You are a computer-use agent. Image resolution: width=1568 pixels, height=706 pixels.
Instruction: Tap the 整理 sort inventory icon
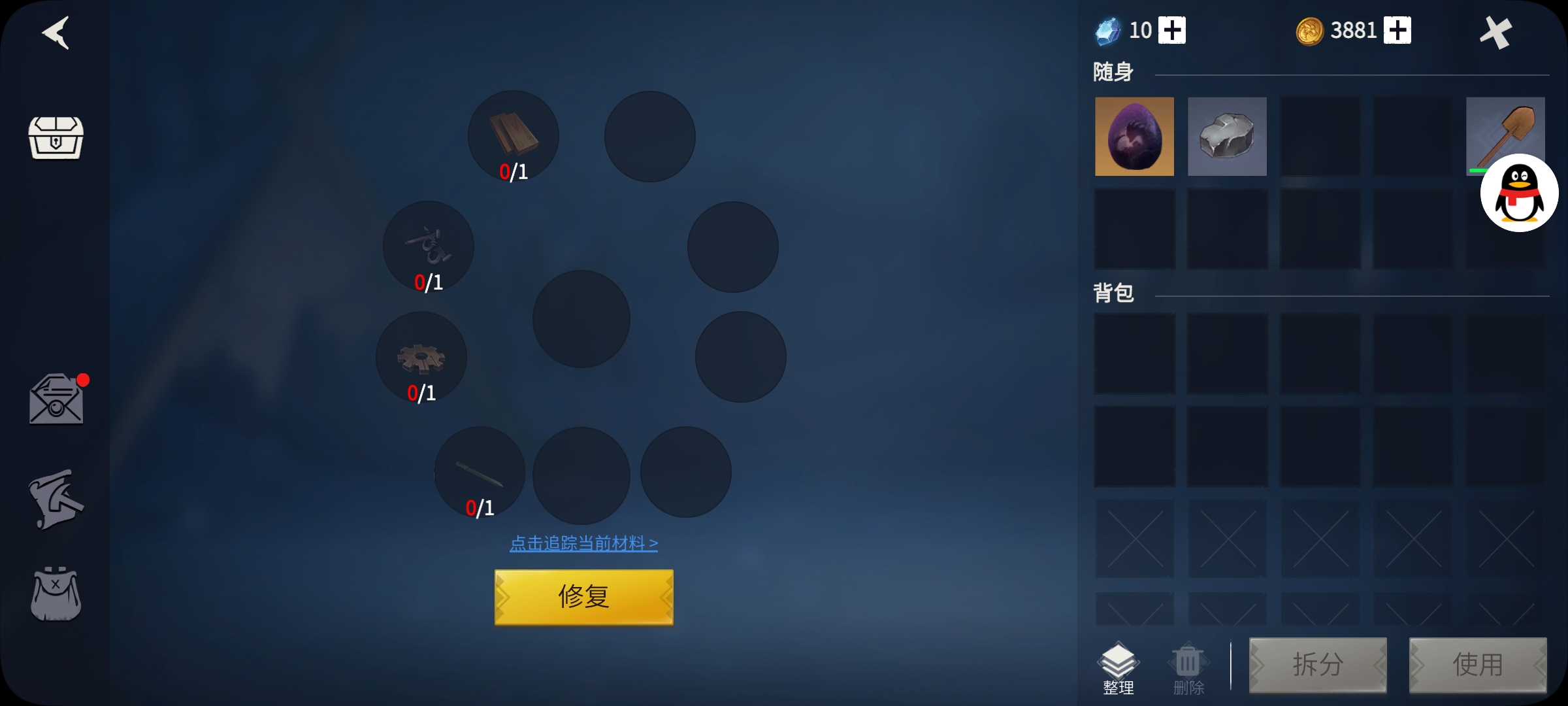point(1119,662)
